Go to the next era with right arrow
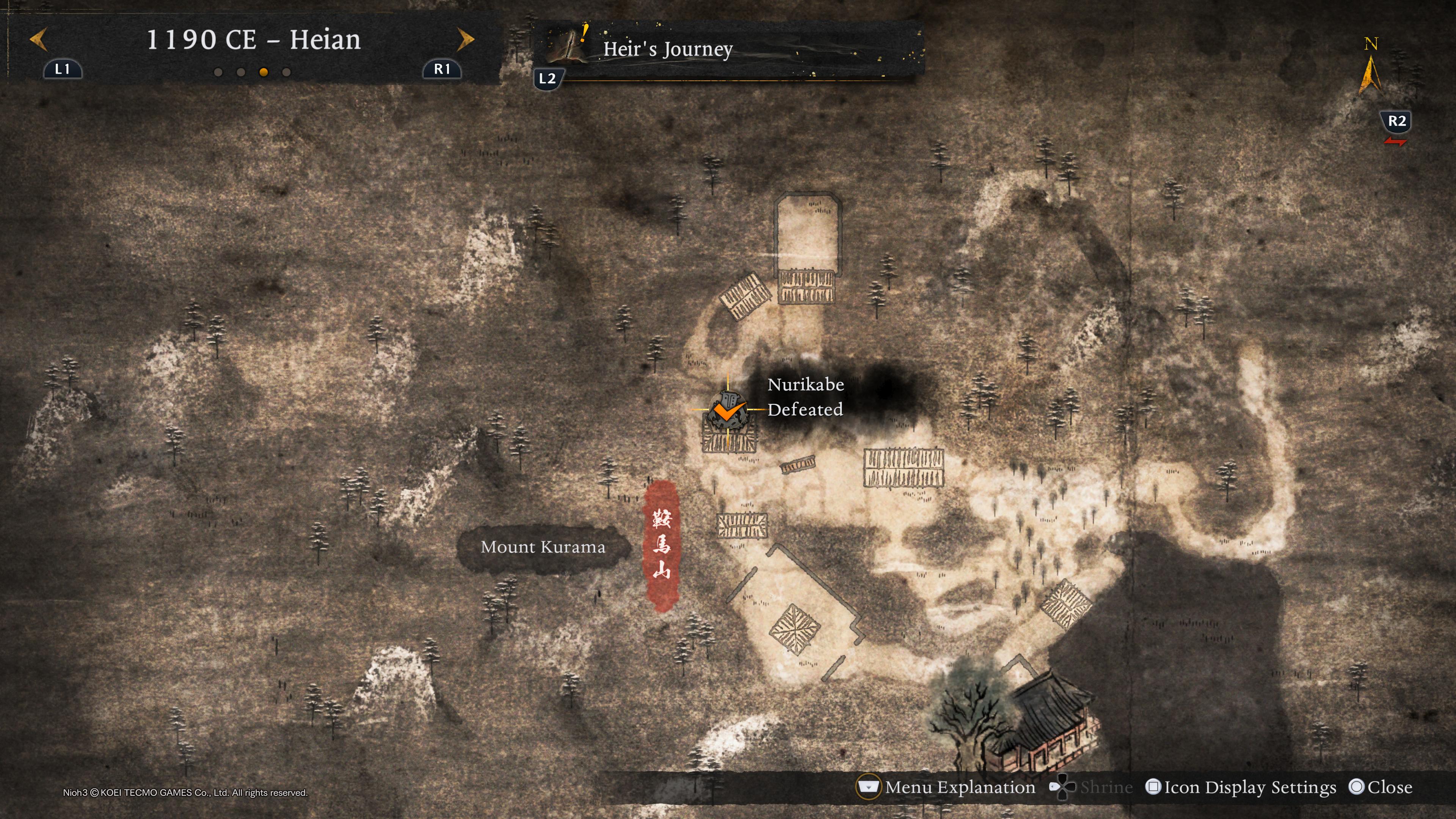 (x=465, y=39)
